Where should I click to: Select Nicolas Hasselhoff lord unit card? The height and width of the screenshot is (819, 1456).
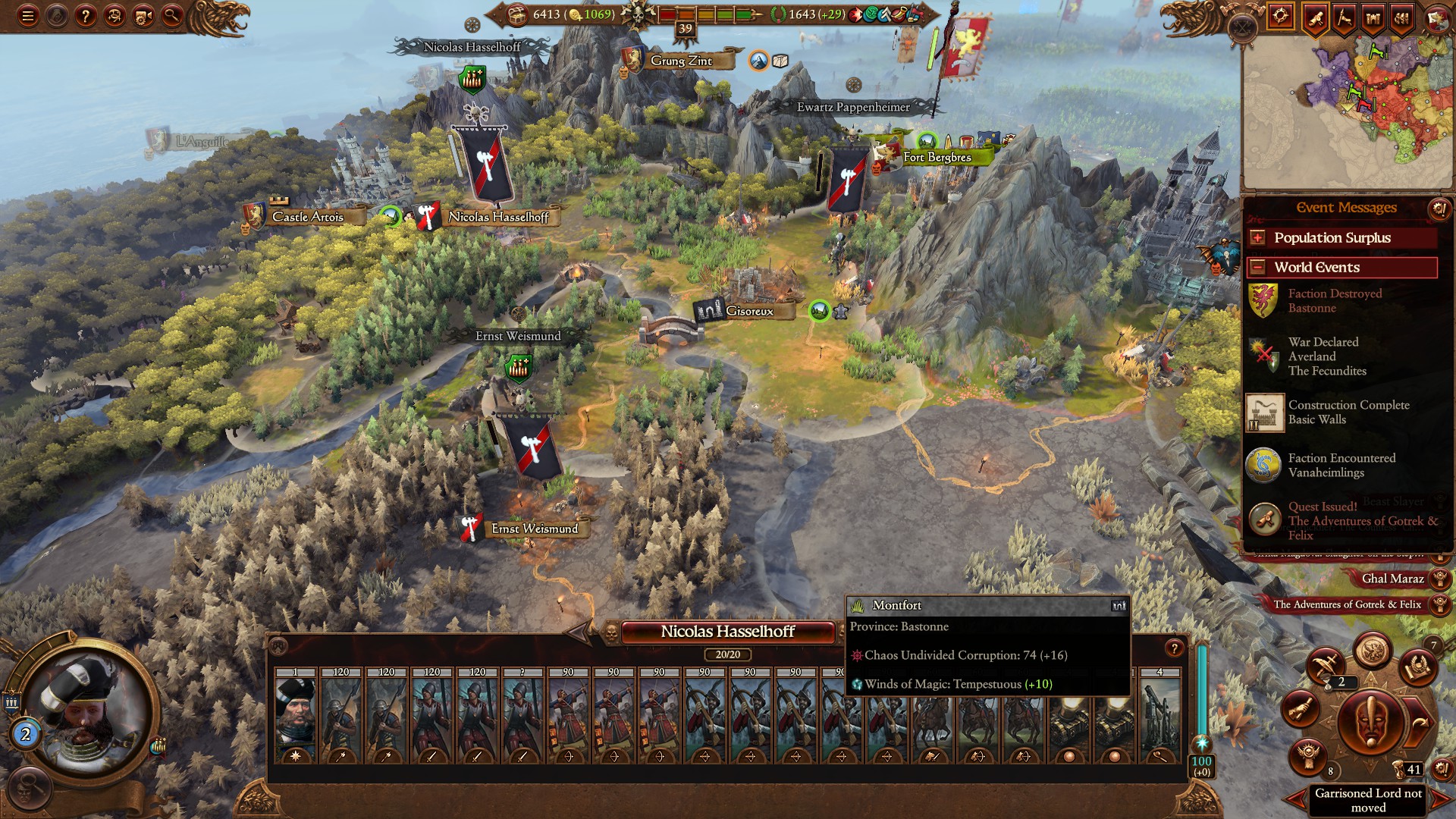click(x=296, y=716)
